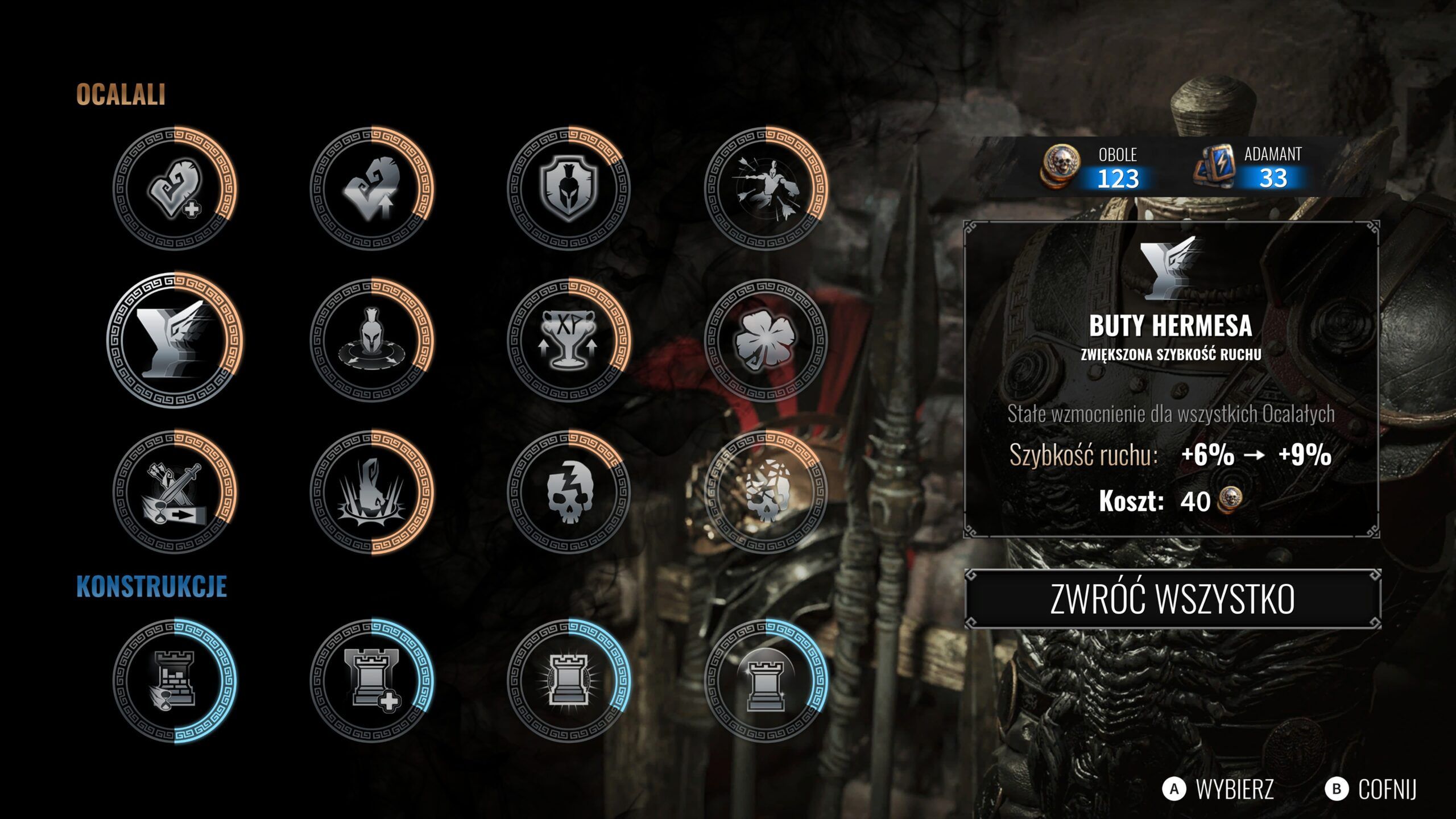Image resolution: width=1456 pixels, height=819 pixels.
Task: Pick the shattered skull upgrade
Action: coord(766,492)
